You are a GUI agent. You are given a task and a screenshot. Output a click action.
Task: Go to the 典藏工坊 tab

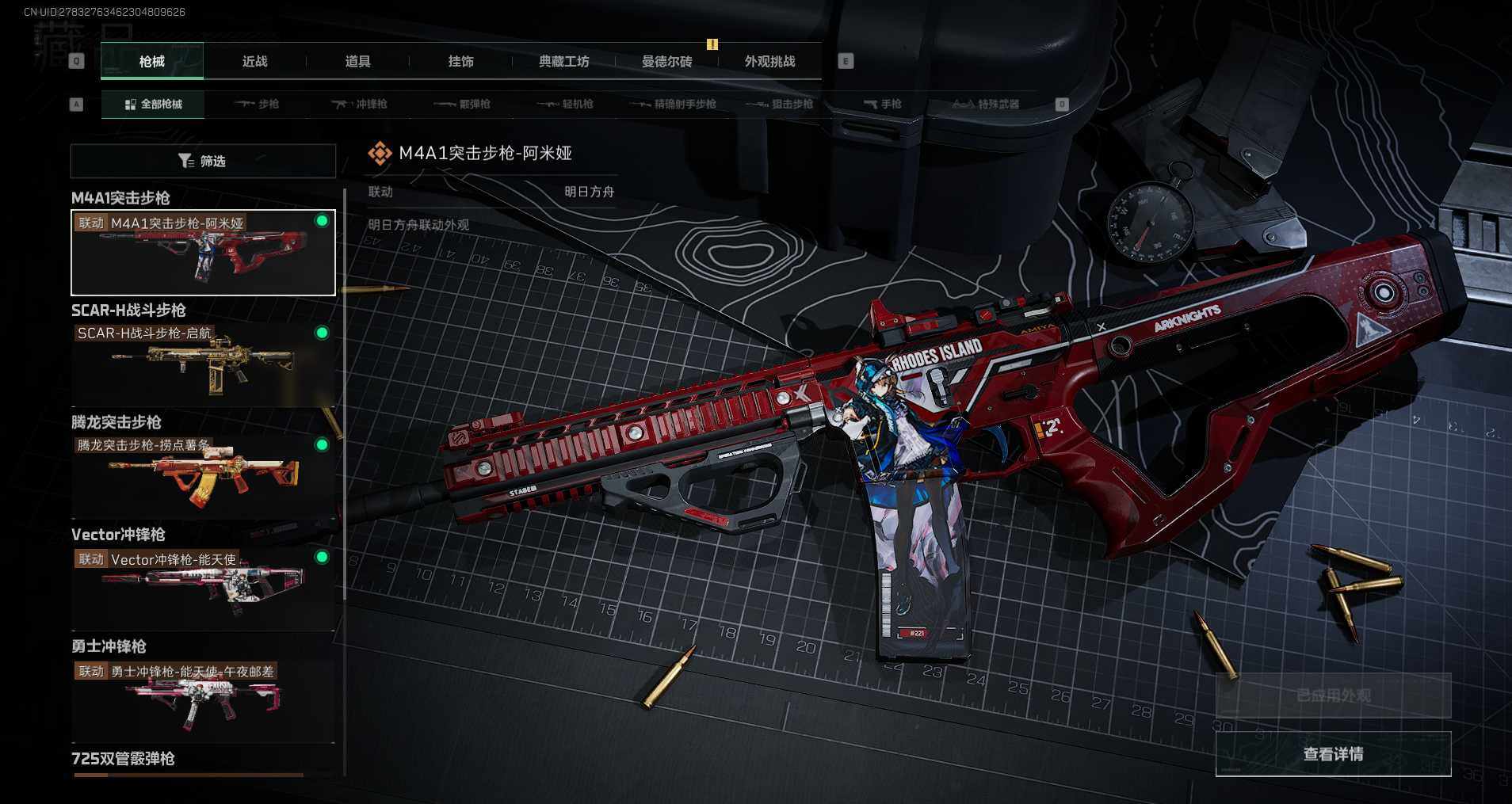point(563,62)
